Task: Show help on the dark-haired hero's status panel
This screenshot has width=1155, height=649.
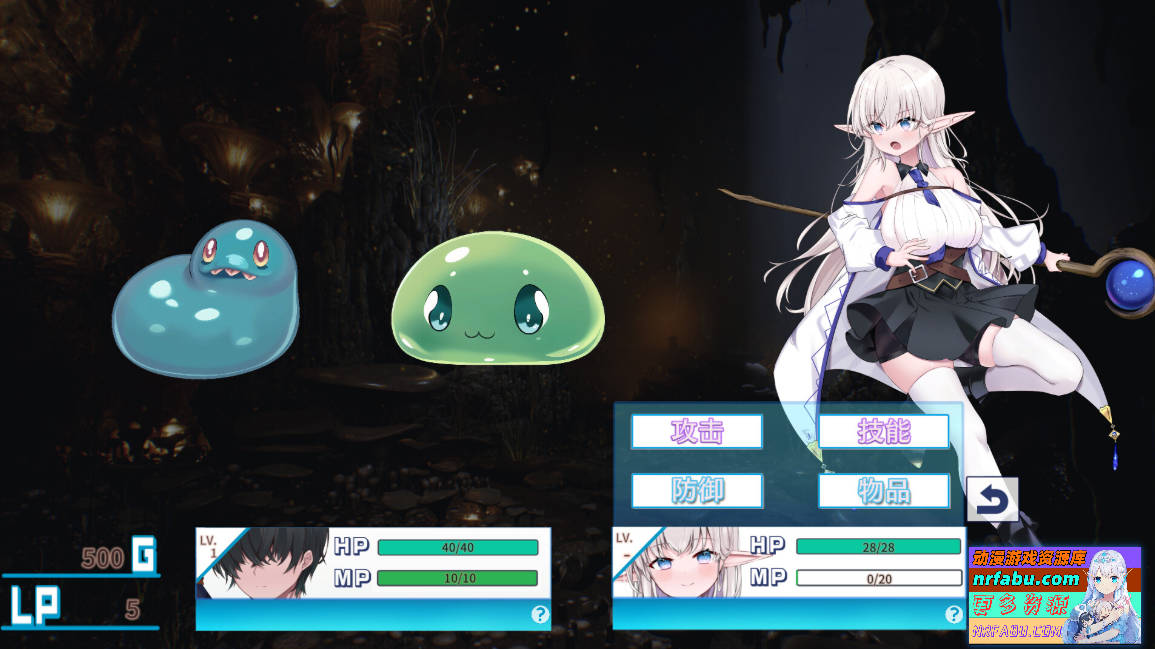Action: (540, 615)
